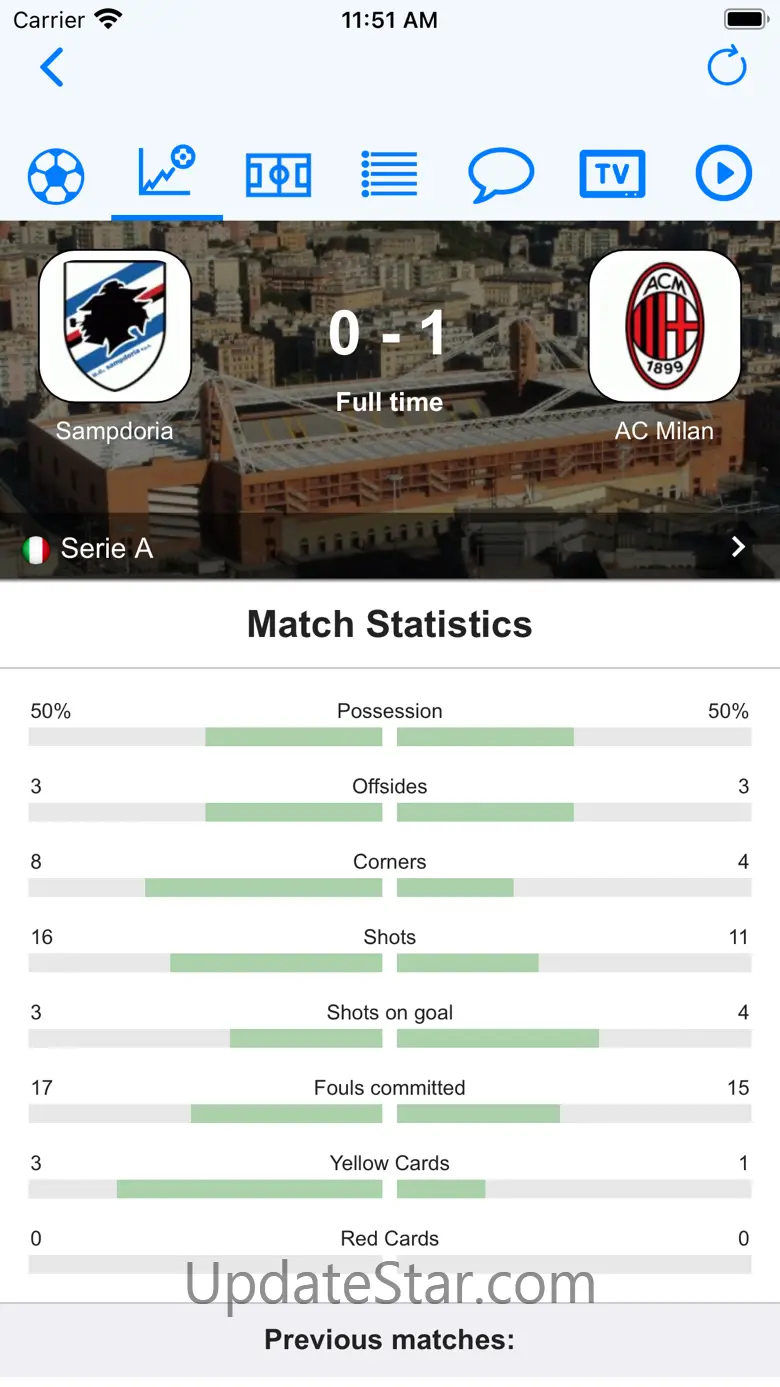
Task: Show the speech bubble comments tab
Action: click(x=500, y=176)
